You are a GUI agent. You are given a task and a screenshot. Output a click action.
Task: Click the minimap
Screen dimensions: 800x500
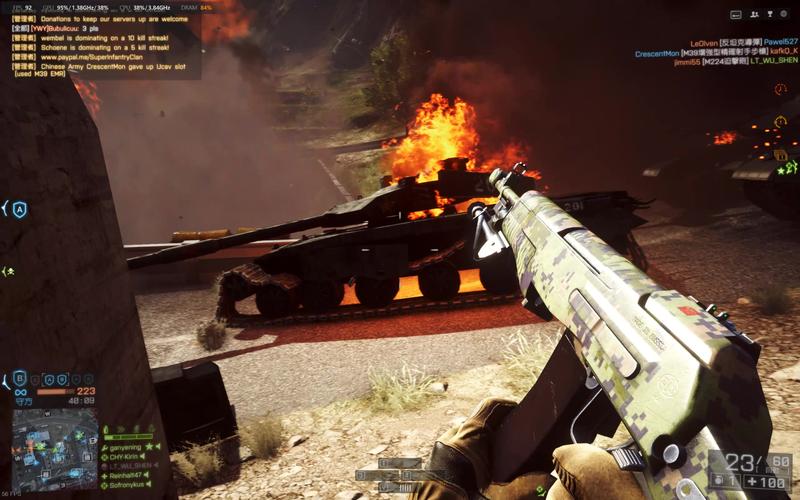[54, 435]
